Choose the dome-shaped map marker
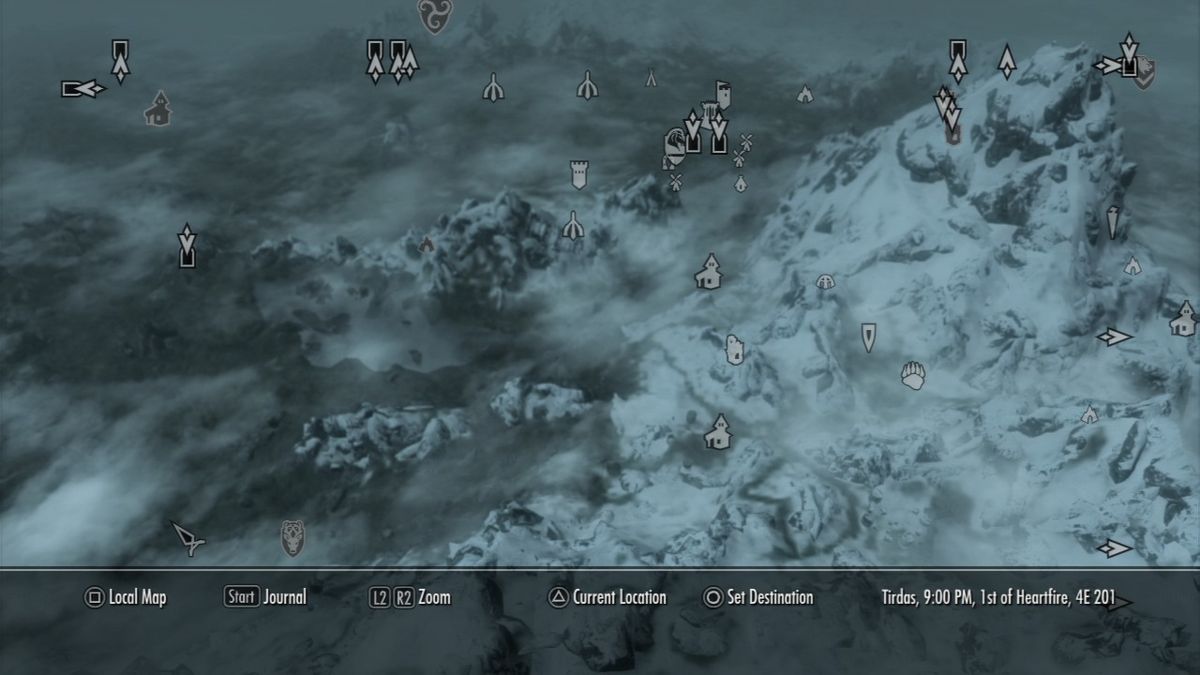The image size is (1200, 675). [825, 282]
